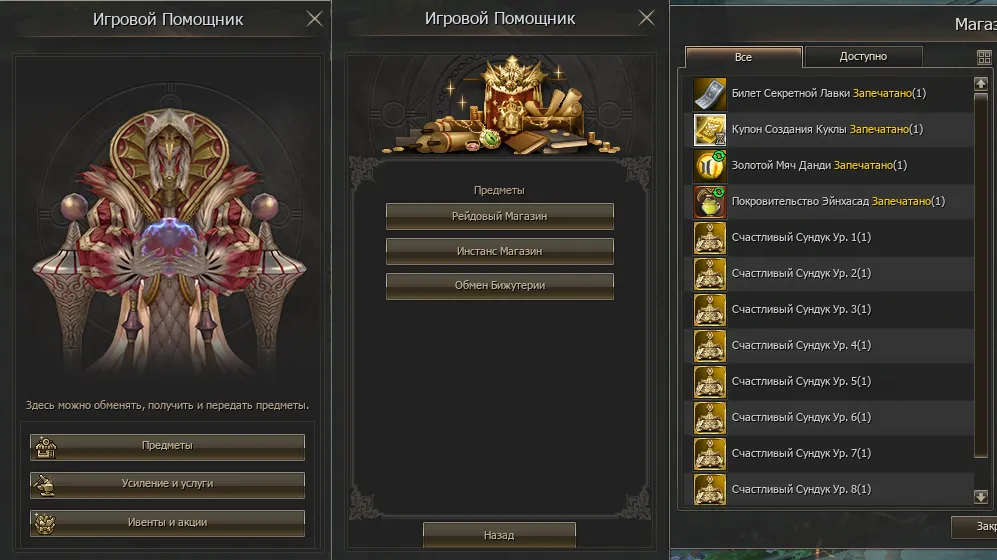This screenshot has height=560, width=997.
Task: Open the Предметы menu entry
Action: 167,446
